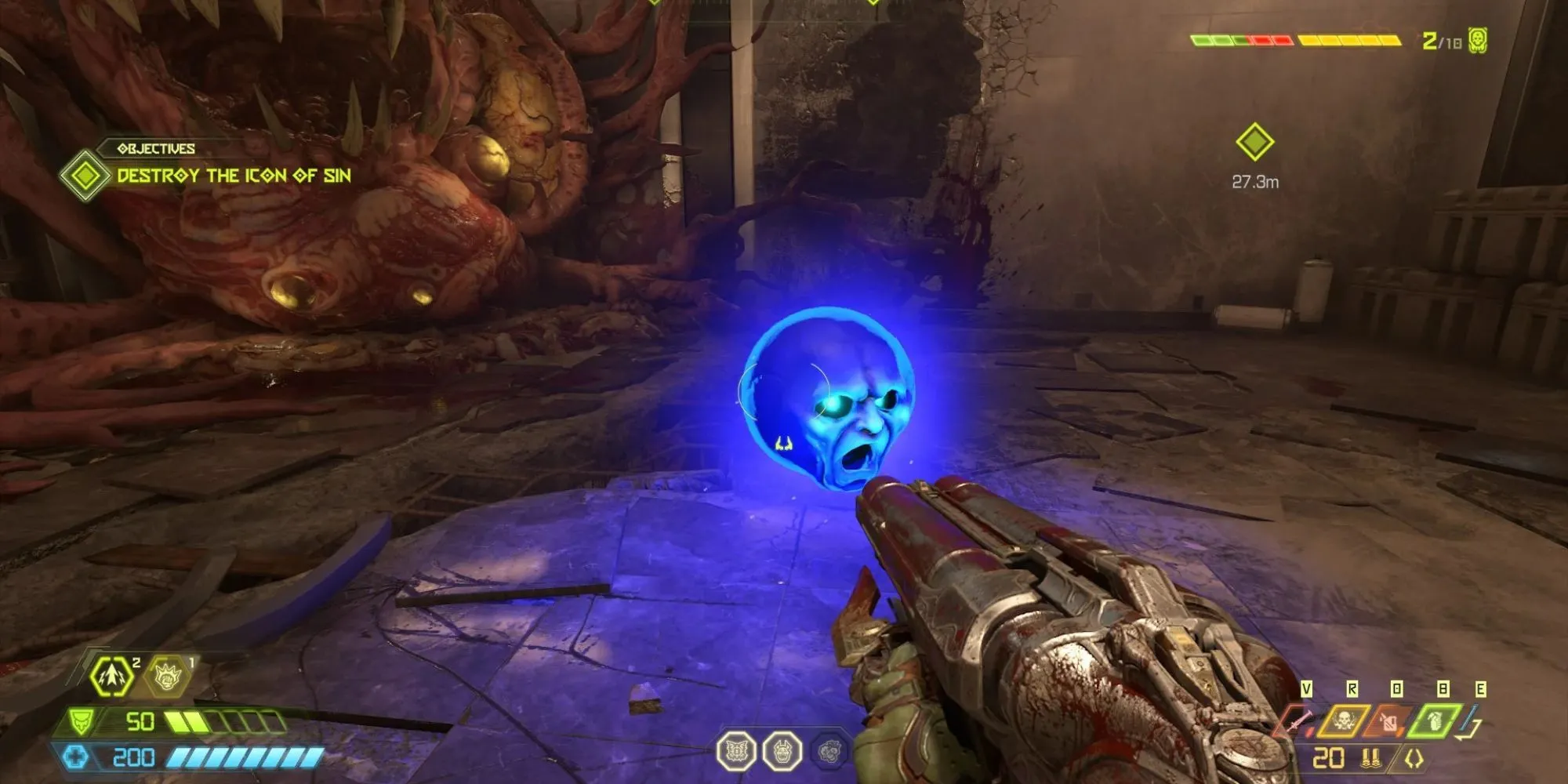Click the demon skull kill counter icon
Image resolution: width=1568 pixels, height=784 pixels.
click(x=1478, y=40)
